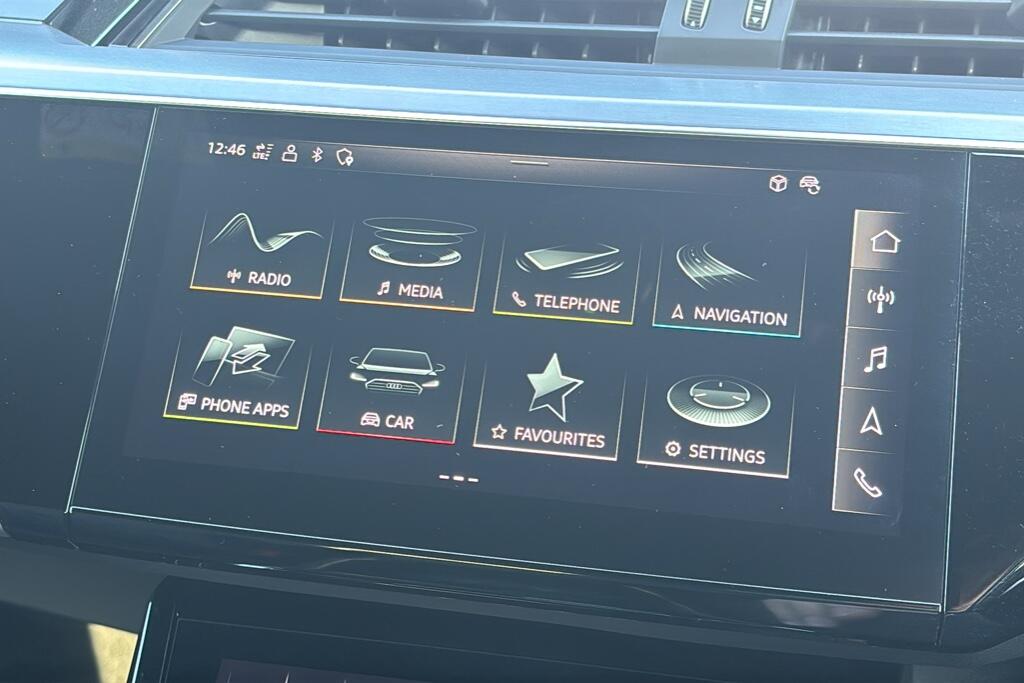Open the Radio tile
This screenshot has width=1024, height=683.
tap(260, 254)
